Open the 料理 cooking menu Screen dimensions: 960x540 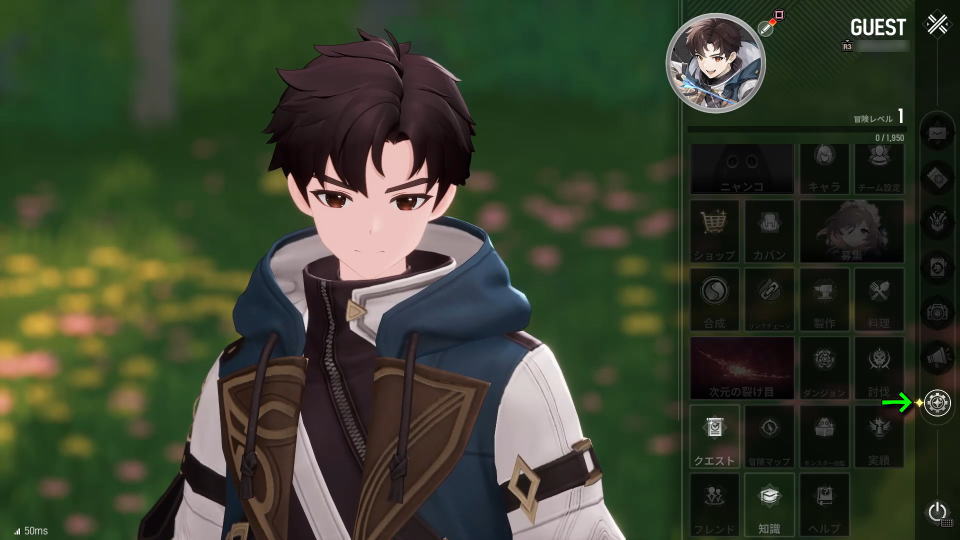point(879,299)
